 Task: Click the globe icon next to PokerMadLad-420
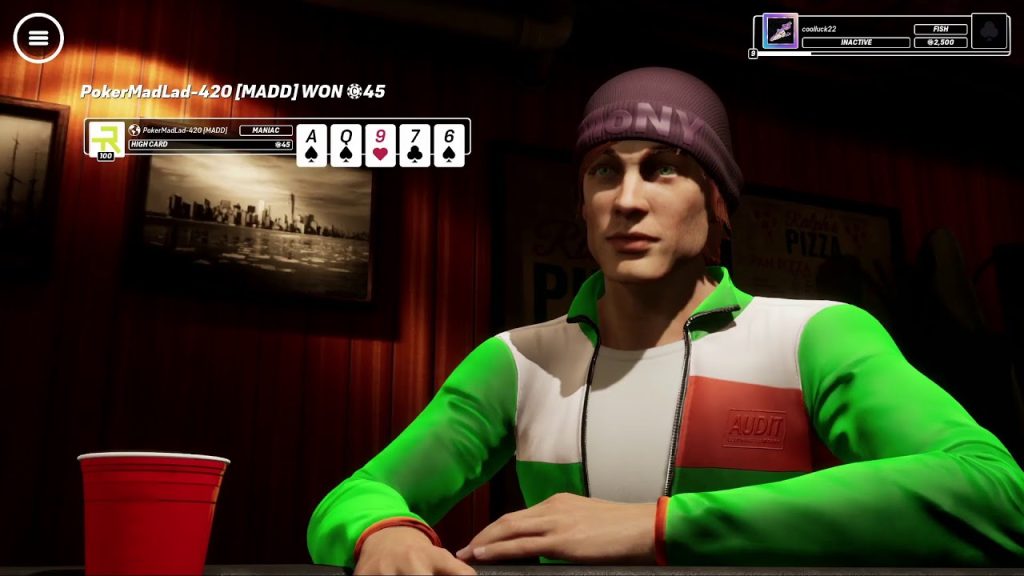coord(135,130)
